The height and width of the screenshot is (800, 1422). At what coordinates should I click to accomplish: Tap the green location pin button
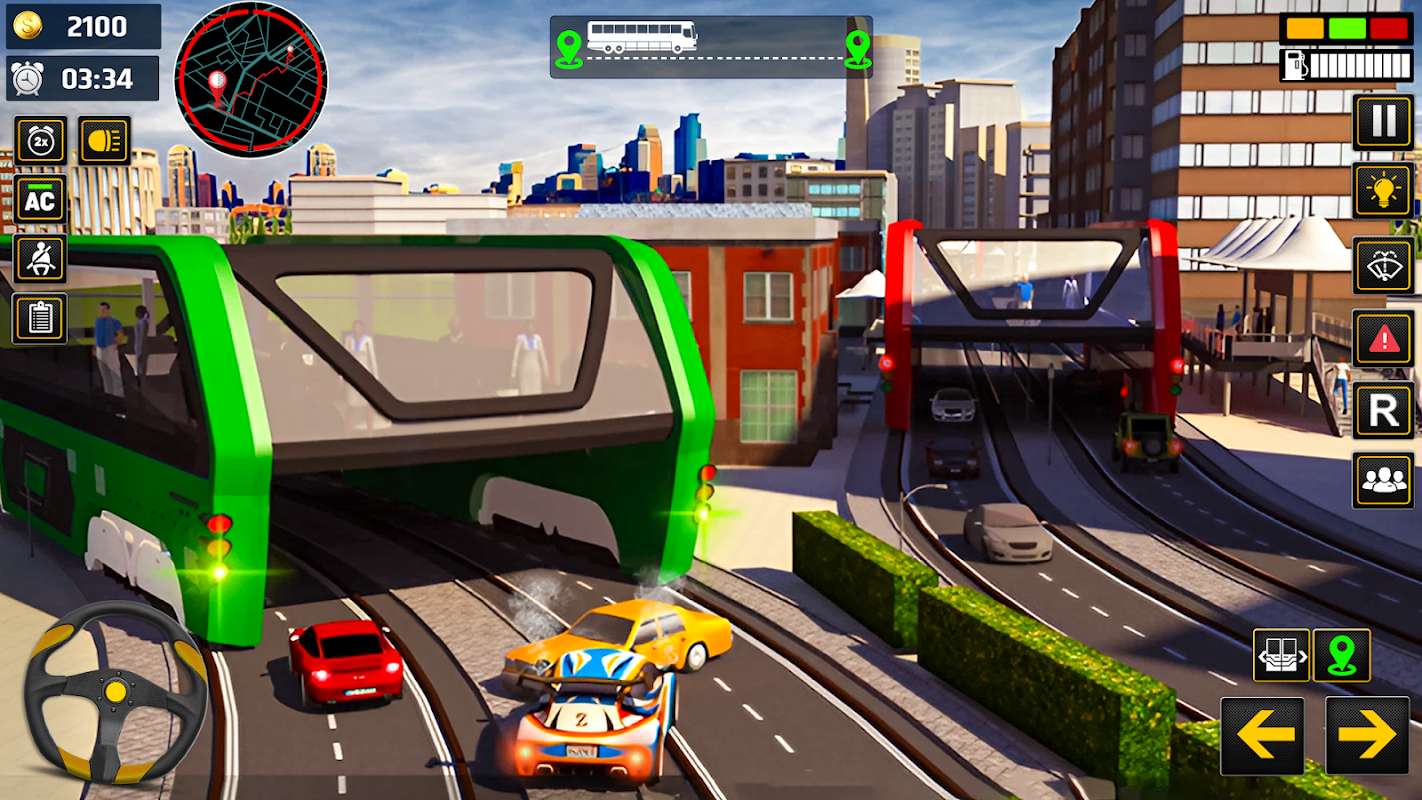click(1341, 656)
